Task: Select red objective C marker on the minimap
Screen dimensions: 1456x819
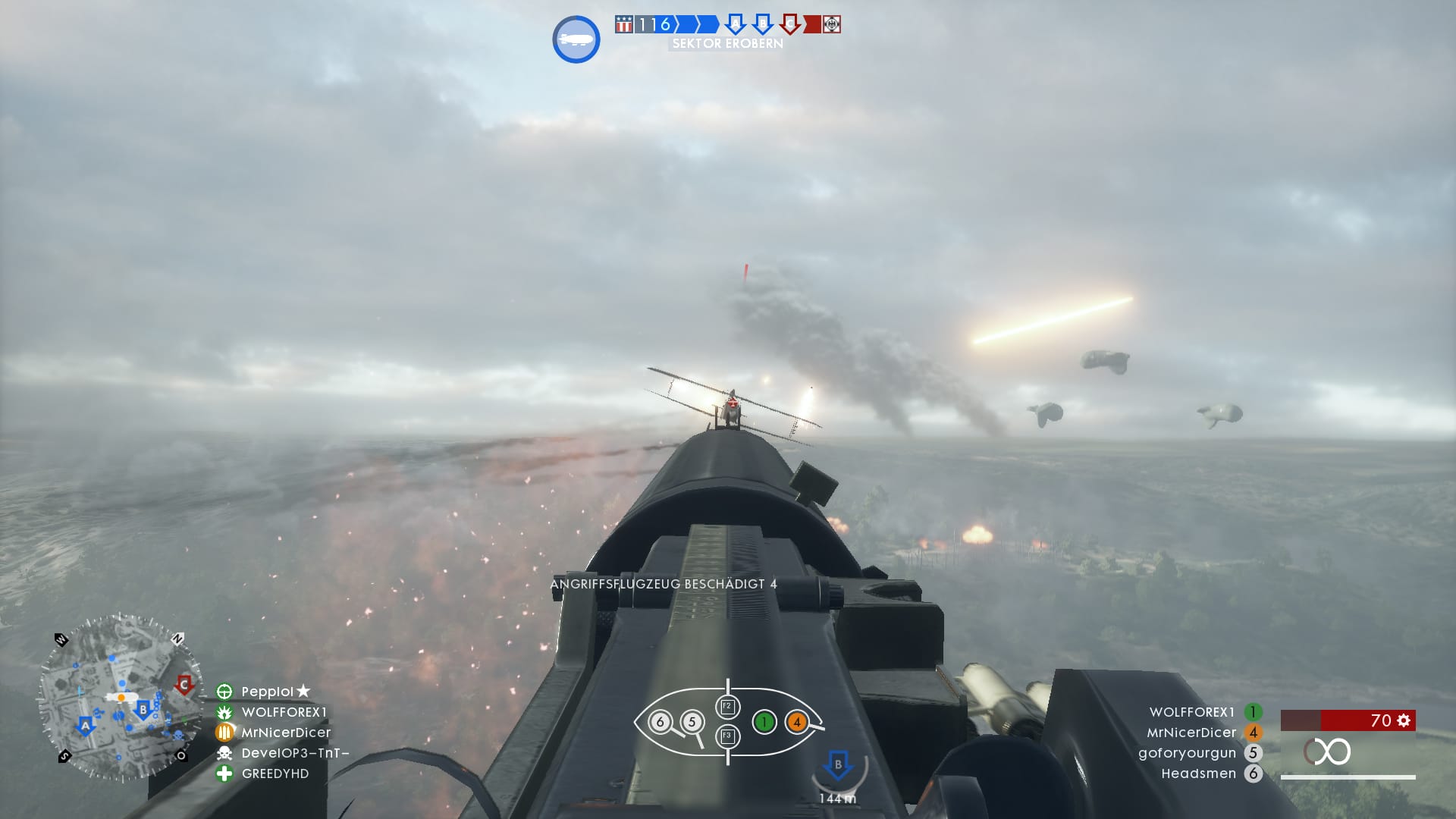Action: coord(184,685)
